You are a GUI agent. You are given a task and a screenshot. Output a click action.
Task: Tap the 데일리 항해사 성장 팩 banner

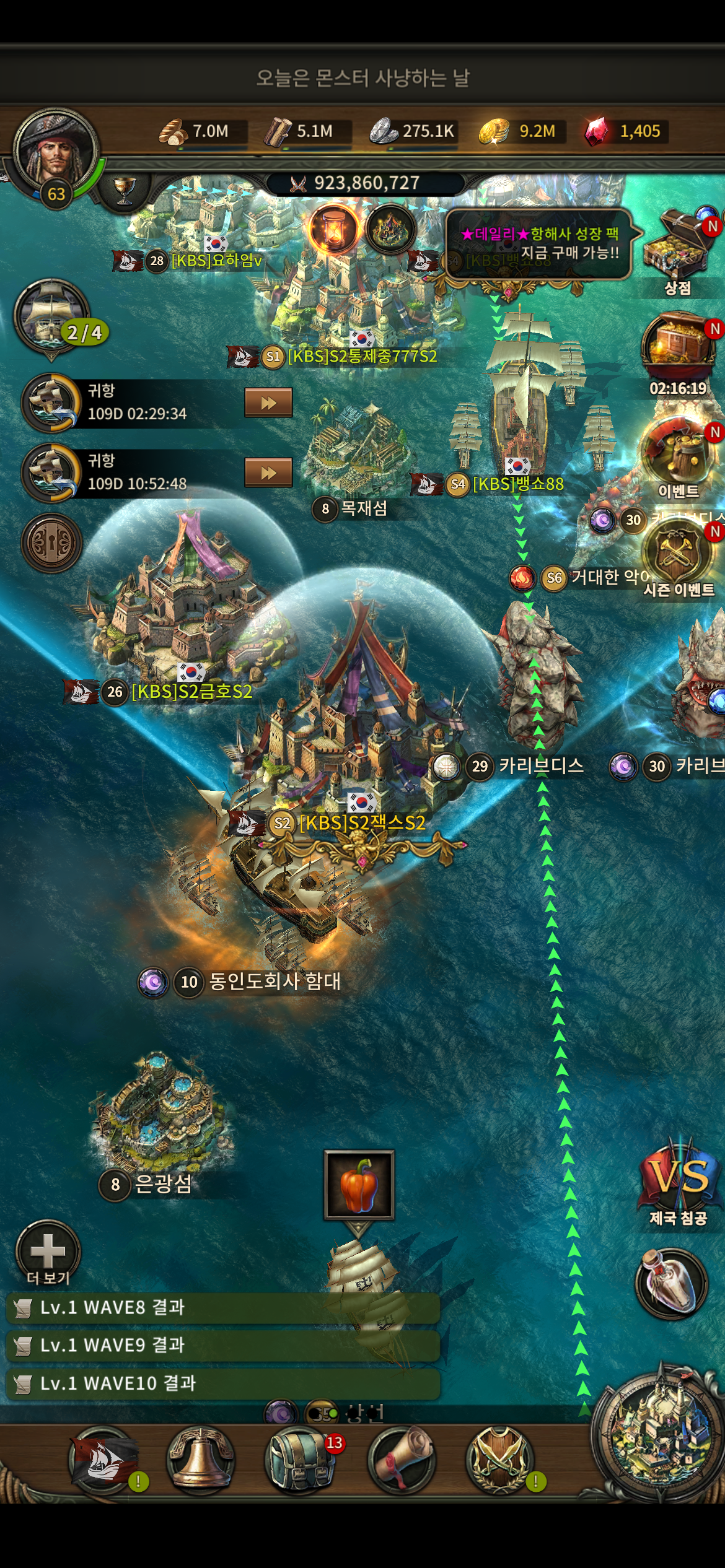point(539,243)
